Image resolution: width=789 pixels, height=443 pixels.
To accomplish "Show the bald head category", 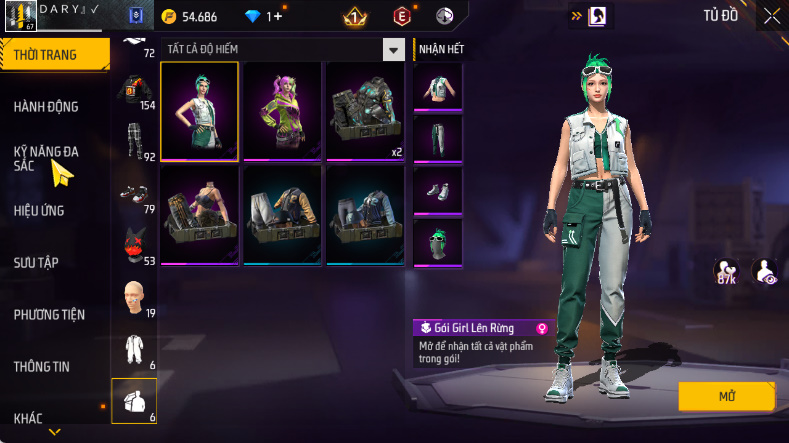I will (x=134, y=298).
